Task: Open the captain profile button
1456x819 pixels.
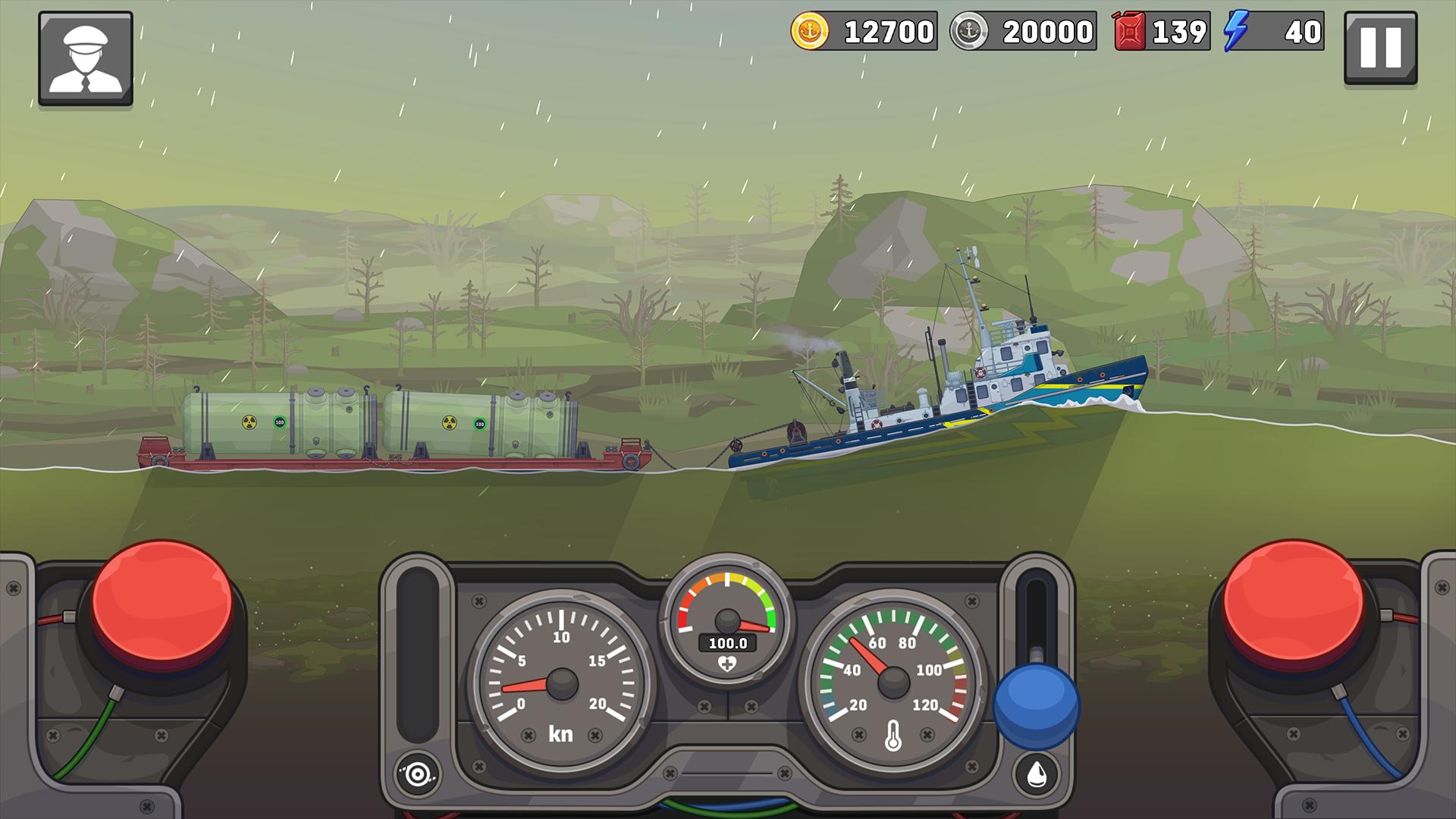Action: [86, 58]
